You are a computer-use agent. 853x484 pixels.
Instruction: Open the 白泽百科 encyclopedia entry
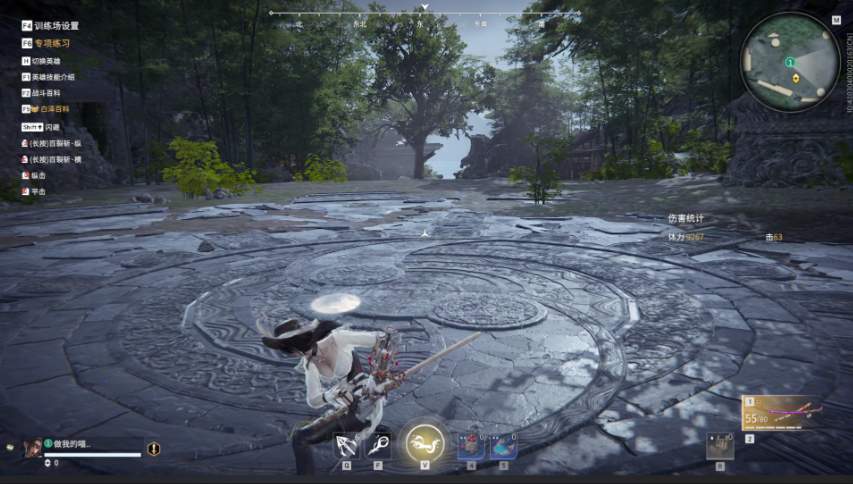54,108
